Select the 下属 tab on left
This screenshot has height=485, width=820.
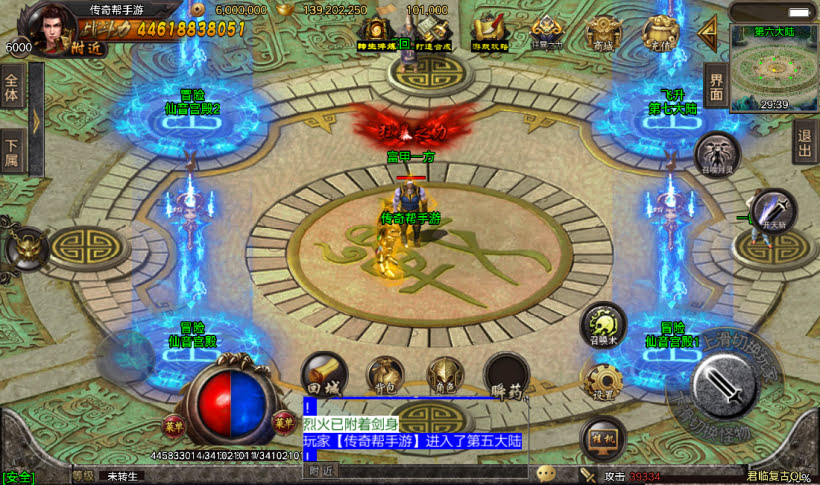pyautogui.click(x=12, y=152)
